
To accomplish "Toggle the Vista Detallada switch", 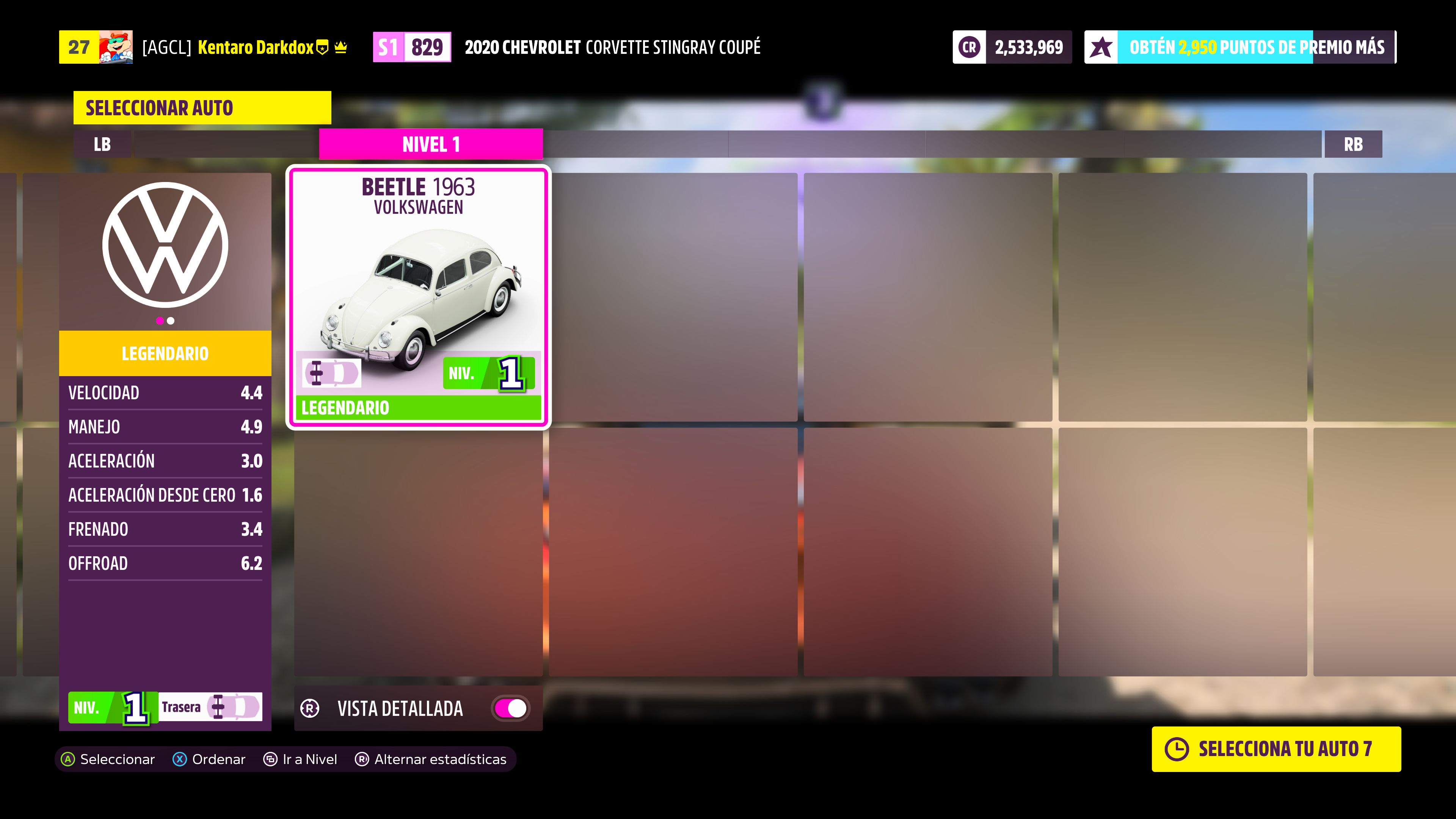I will pyautogui.click(x=510, y=708).
